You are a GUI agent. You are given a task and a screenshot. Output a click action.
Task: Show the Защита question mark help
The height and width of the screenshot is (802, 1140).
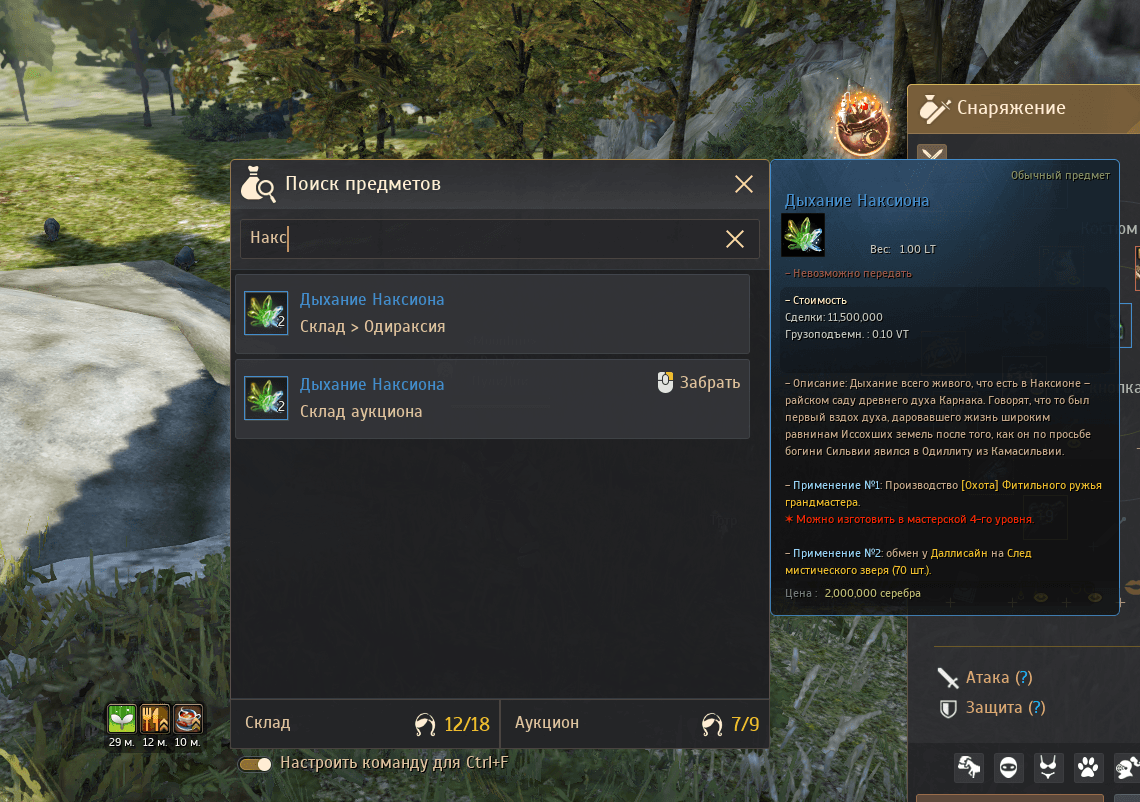1037,708
